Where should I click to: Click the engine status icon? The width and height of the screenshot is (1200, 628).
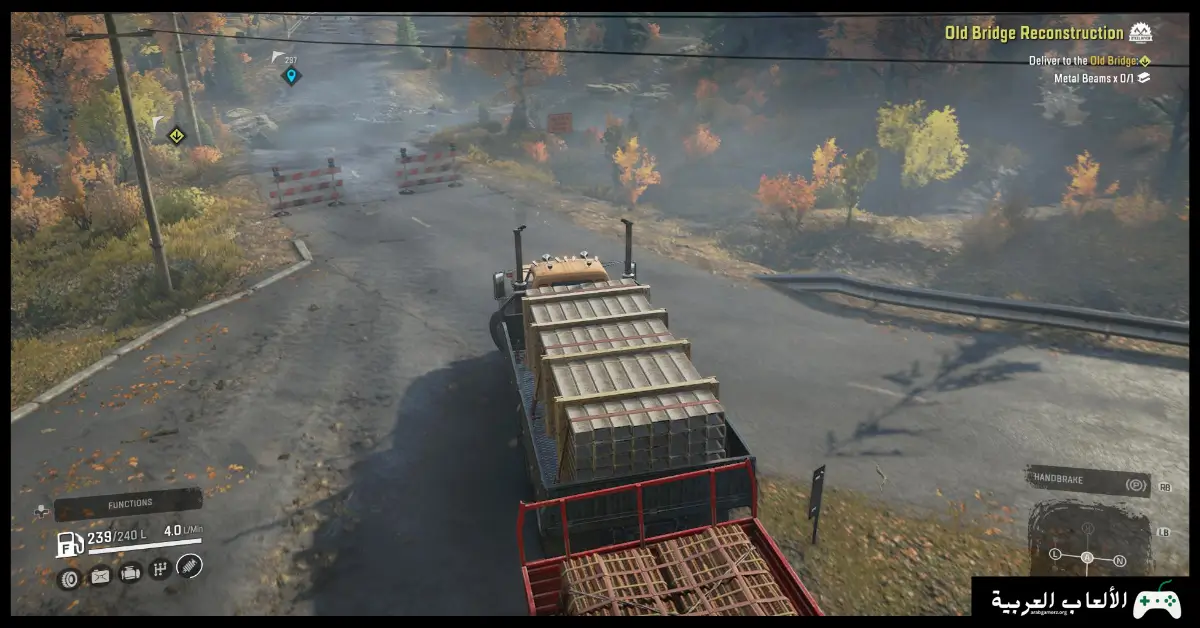pos(130,573)
